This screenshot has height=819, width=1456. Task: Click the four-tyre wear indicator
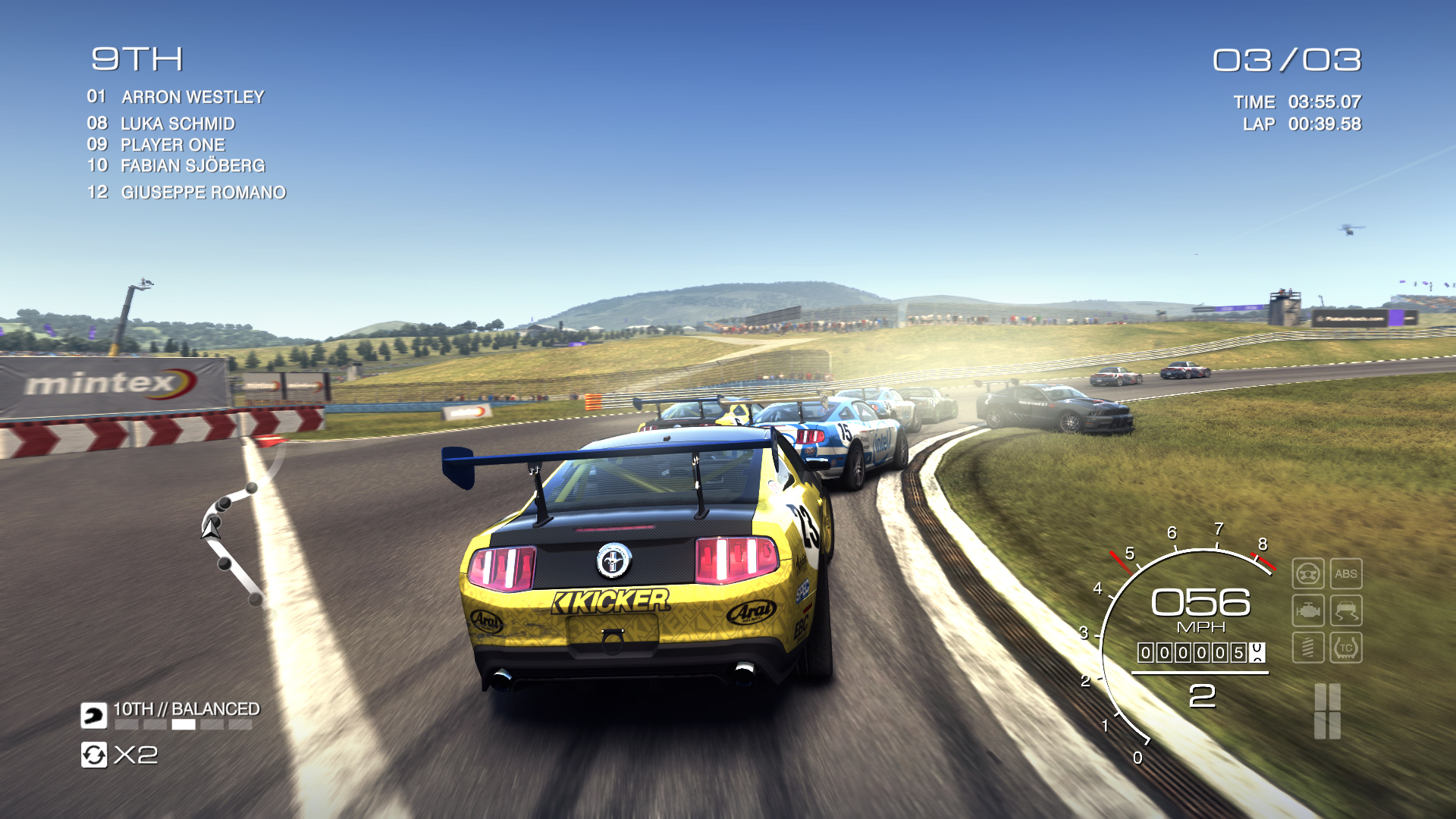(x=1327, y=711)
